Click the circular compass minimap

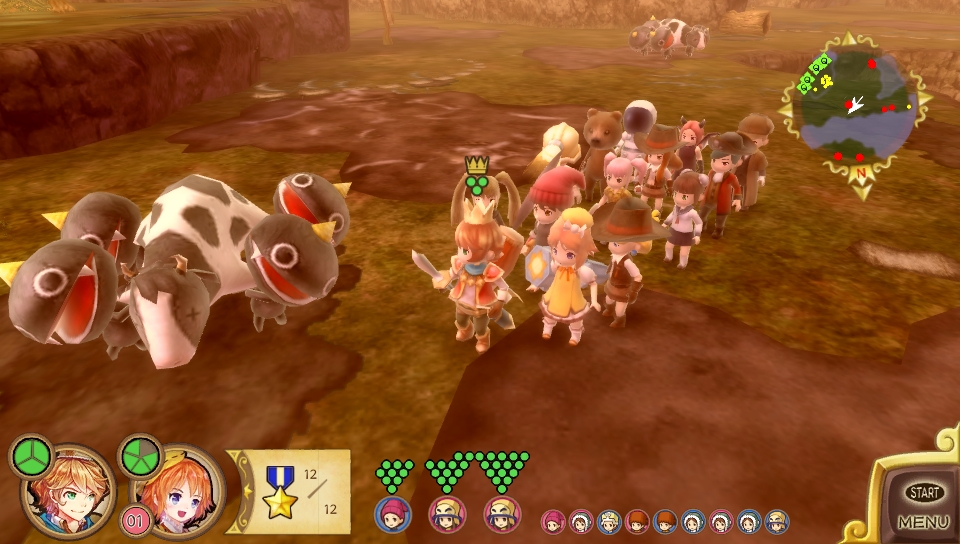856,110
